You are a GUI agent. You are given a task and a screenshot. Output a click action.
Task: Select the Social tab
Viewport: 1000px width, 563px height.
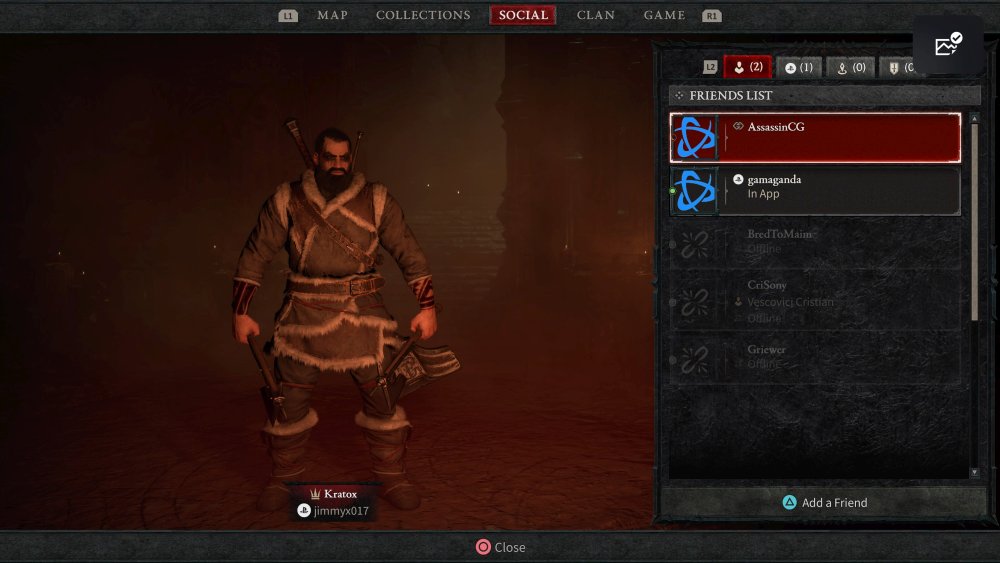tap(523, 15)
